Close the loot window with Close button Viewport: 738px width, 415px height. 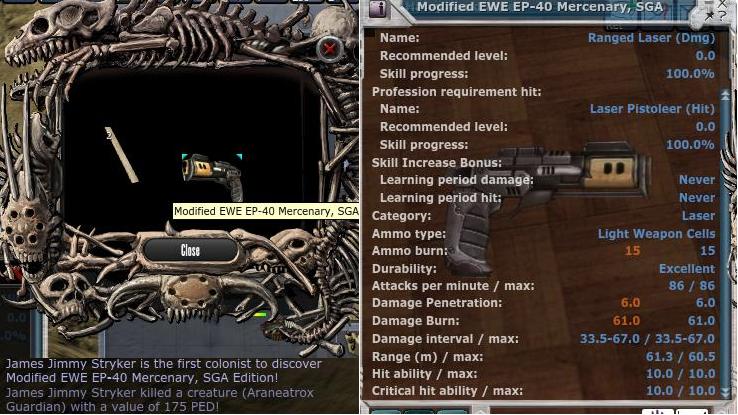coord(190,250)
